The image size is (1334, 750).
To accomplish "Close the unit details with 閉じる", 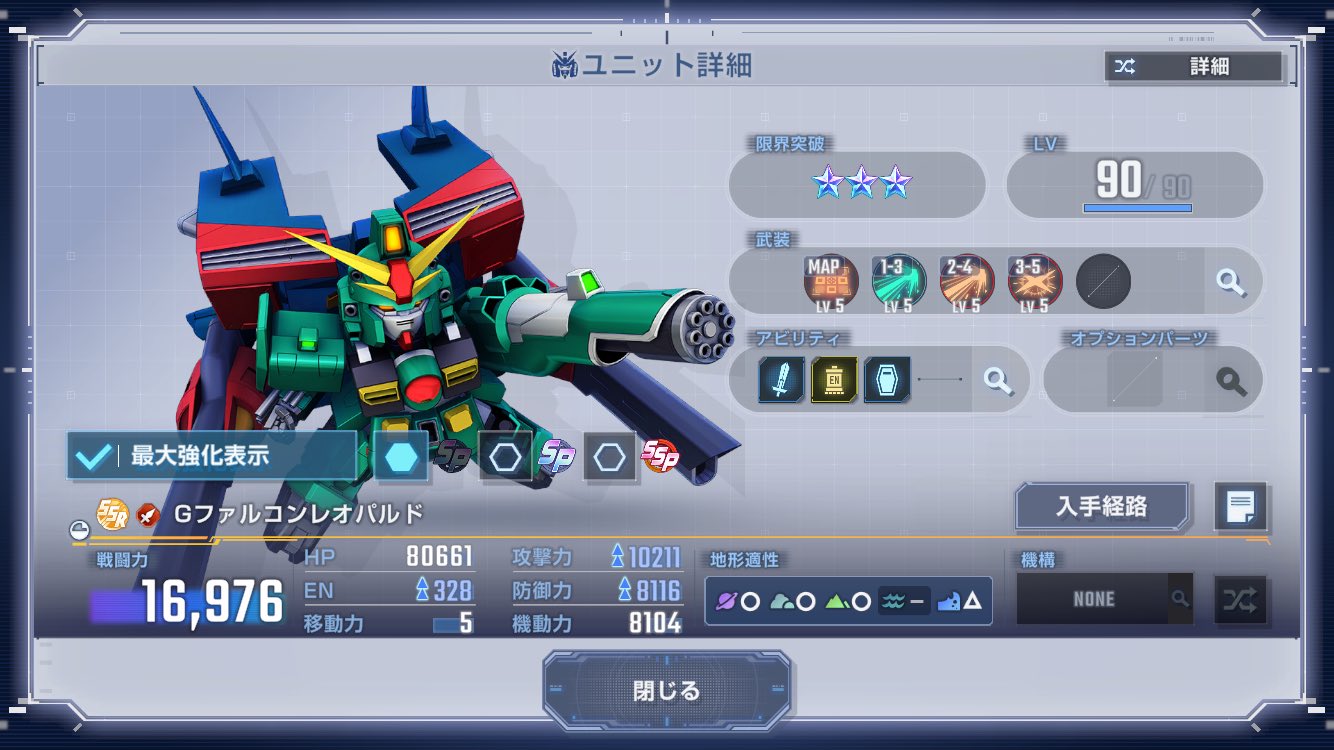I will point(667,691).
